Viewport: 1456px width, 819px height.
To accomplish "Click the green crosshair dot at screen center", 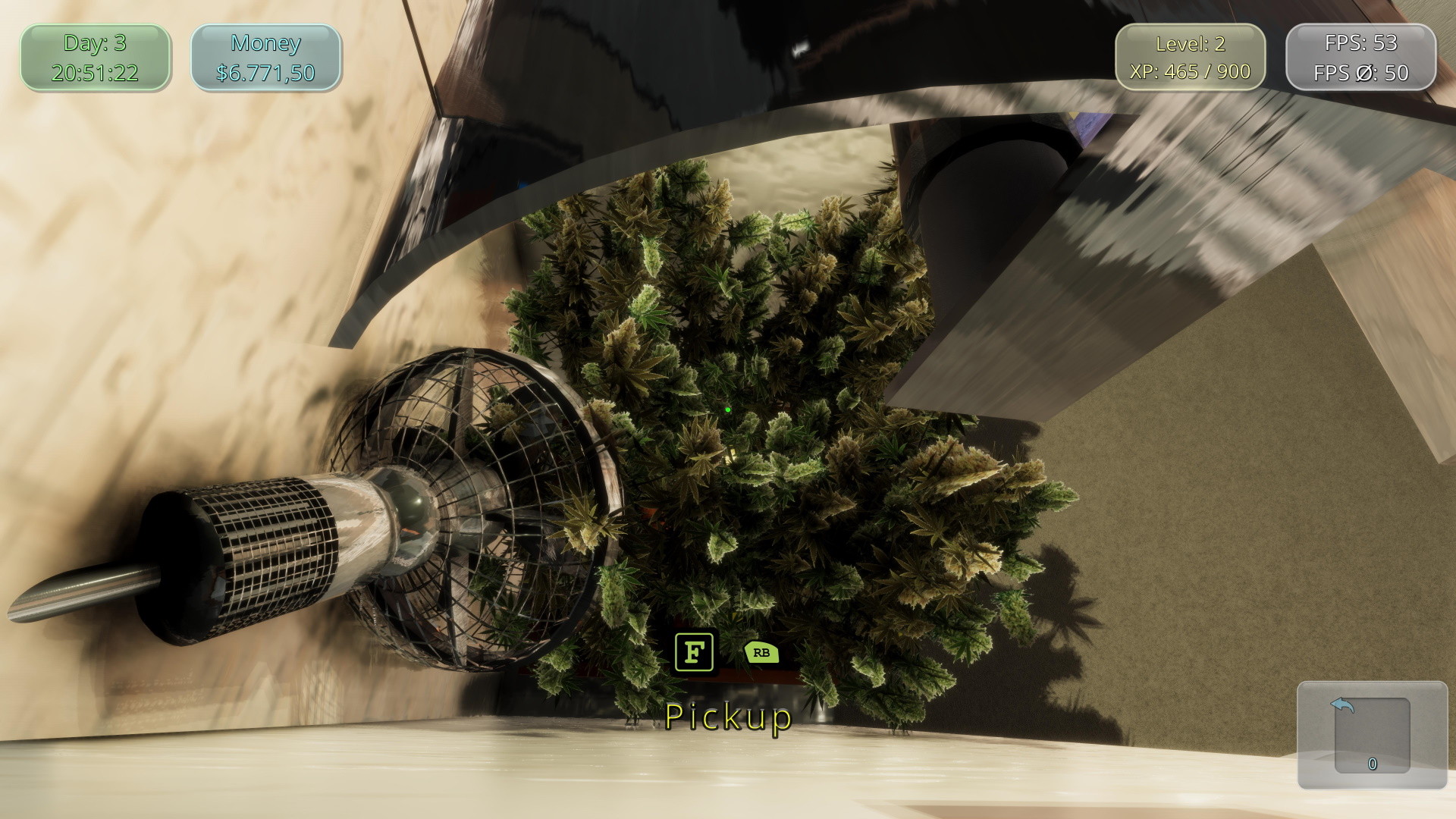I will tap(727, 410).
